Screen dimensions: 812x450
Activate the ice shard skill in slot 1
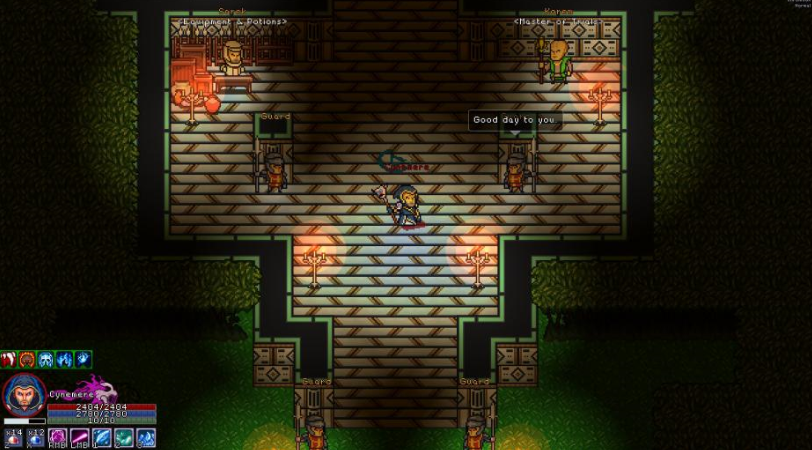[x=102, y=438]
